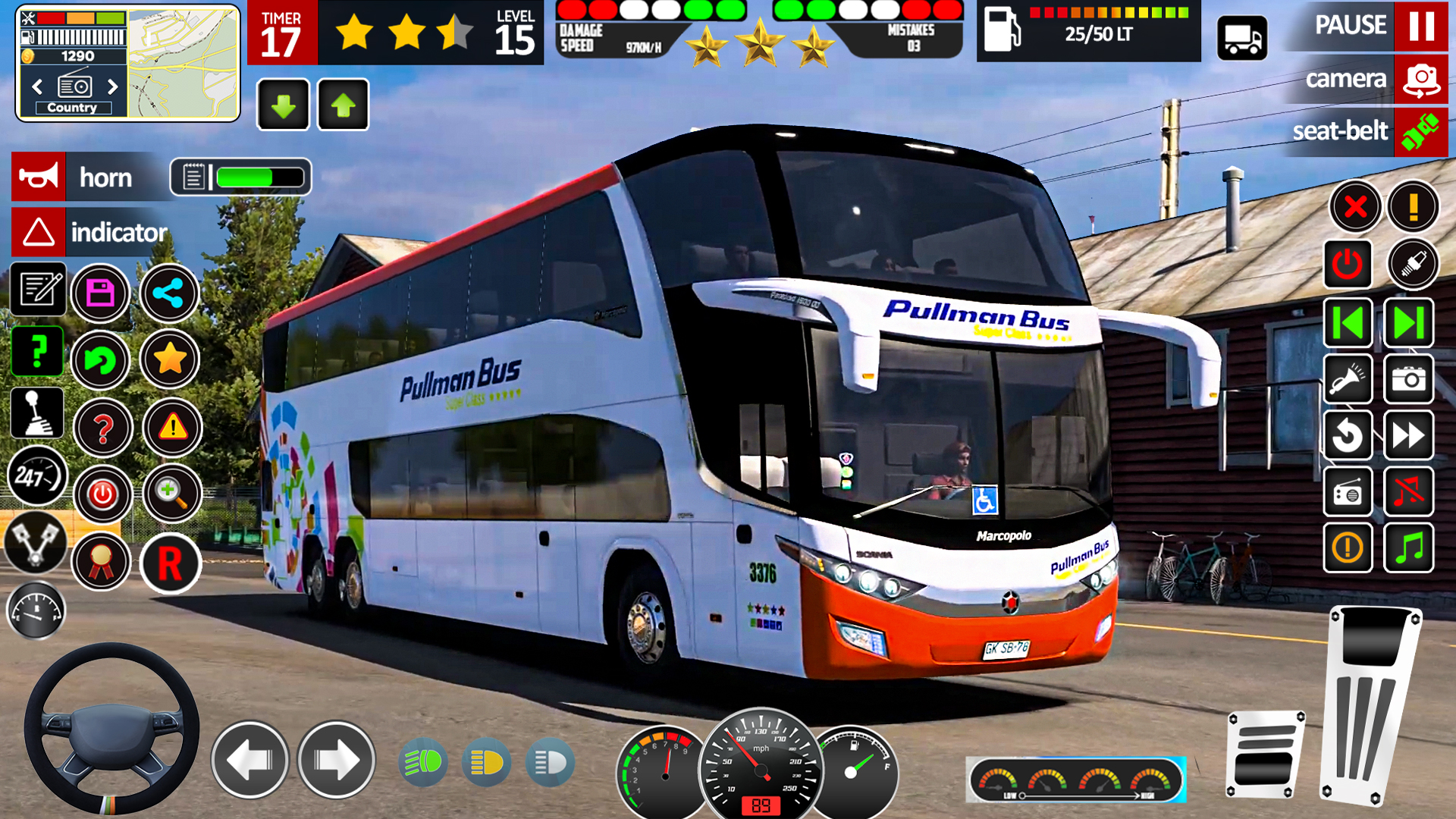Steer right with the right arrow button

pos(337,760)
